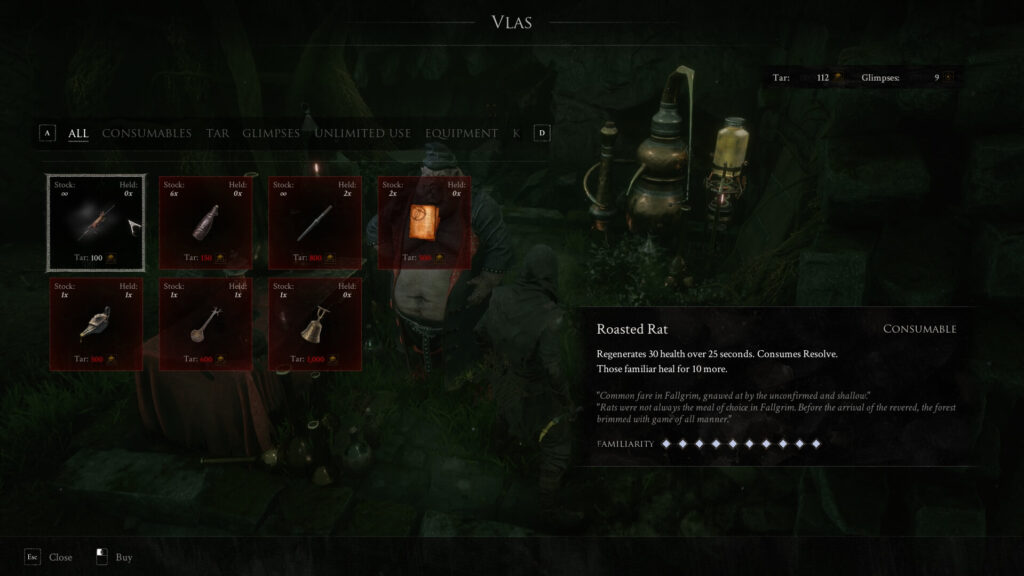Open the Tar category tab
This screenshot has width=1024, height=576.
(217, 133)
